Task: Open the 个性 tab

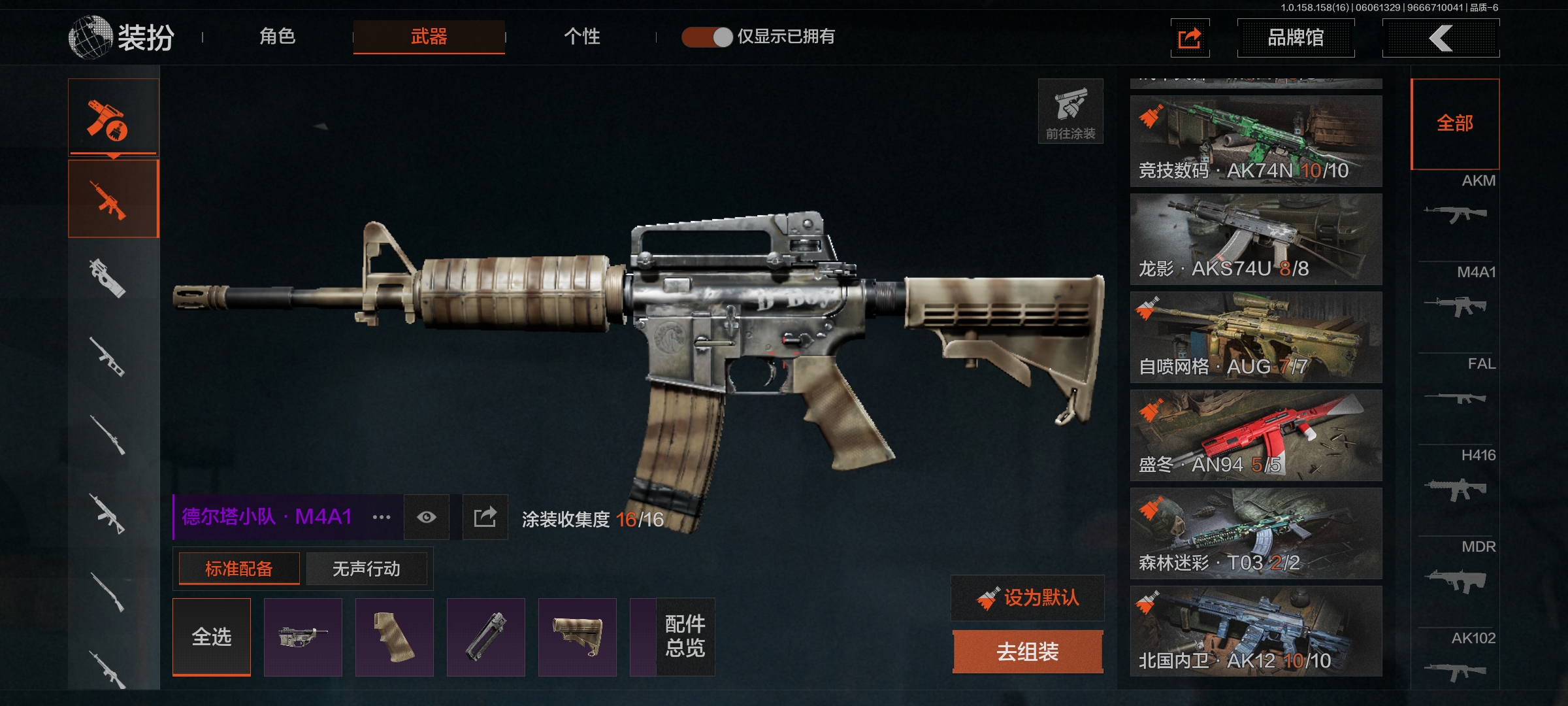Action: [x=581, y=37]
